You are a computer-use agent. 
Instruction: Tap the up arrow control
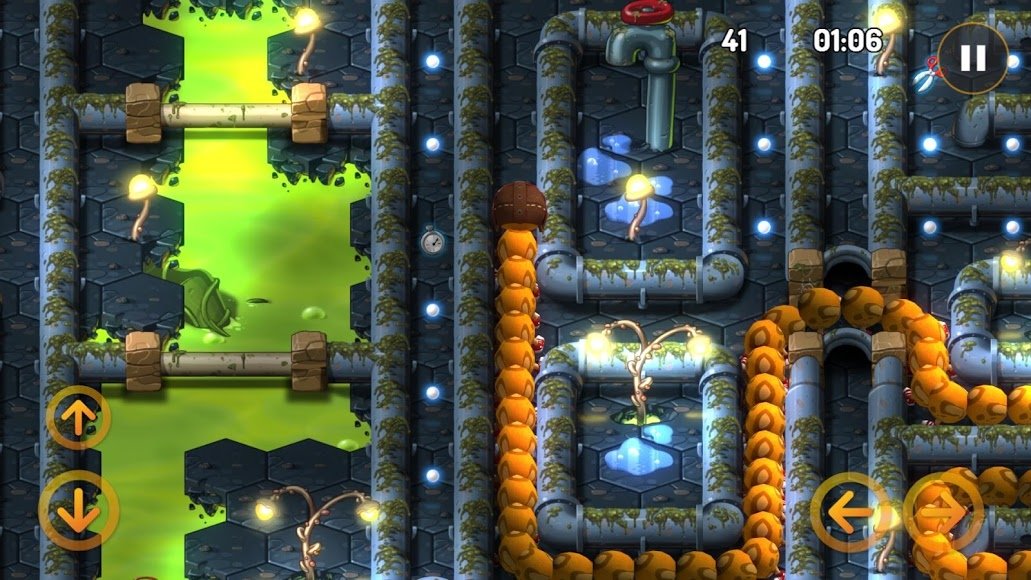78,418
